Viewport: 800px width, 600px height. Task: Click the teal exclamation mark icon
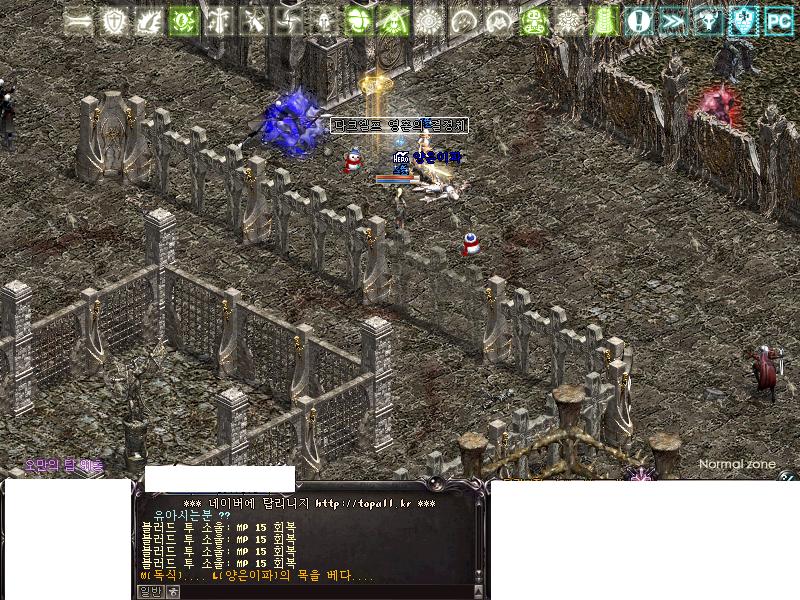point(639,20)
